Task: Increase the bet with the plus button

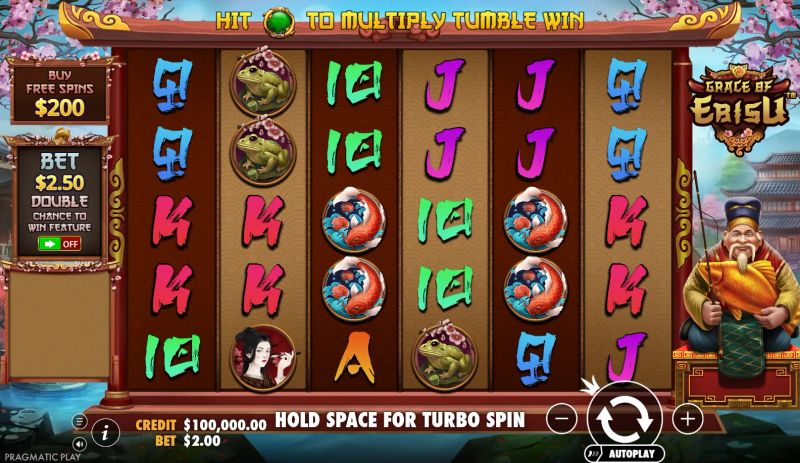Action: [x=687, y=418]
